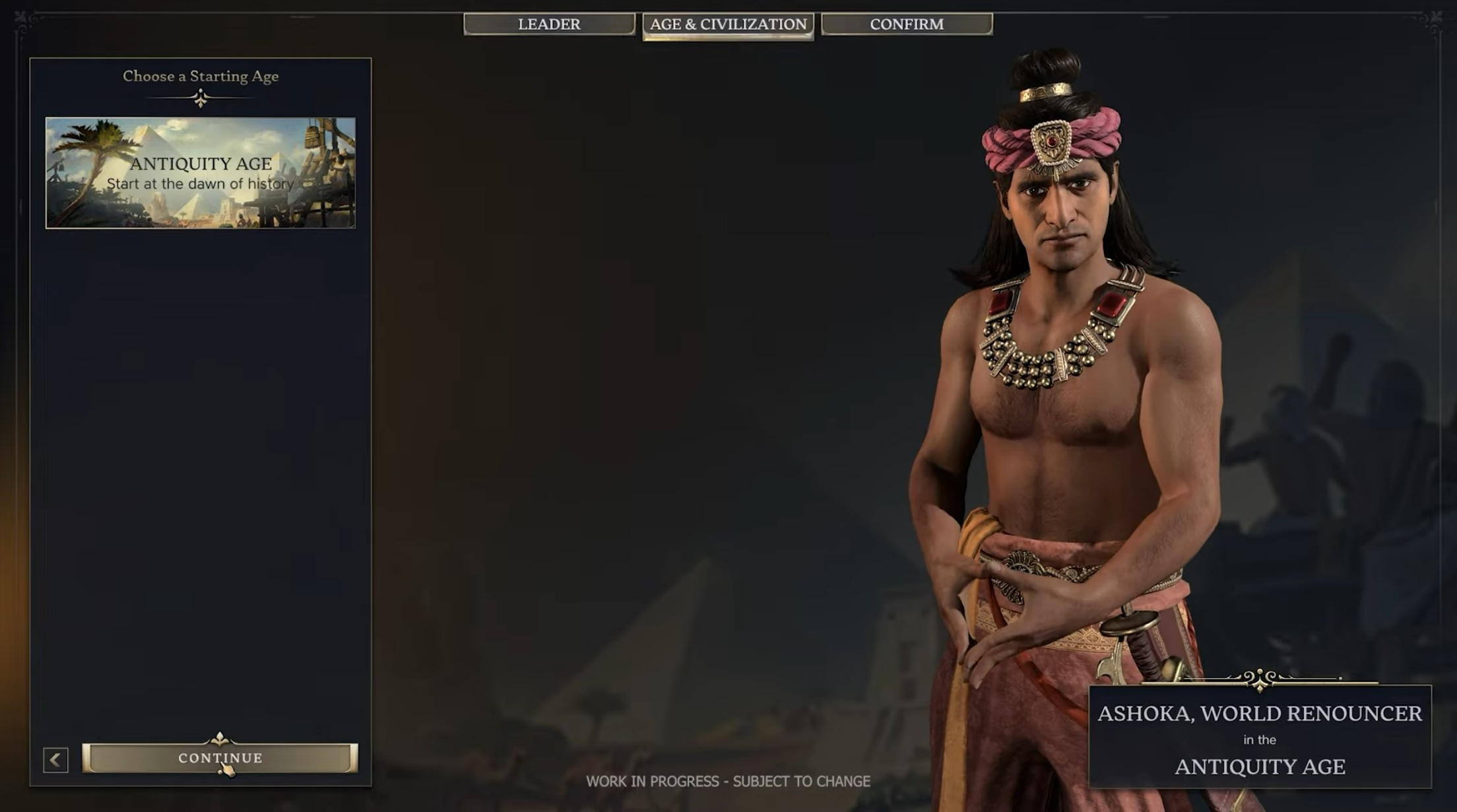
Task: Switch to the Leader tab
Action: tap(549, 24)
